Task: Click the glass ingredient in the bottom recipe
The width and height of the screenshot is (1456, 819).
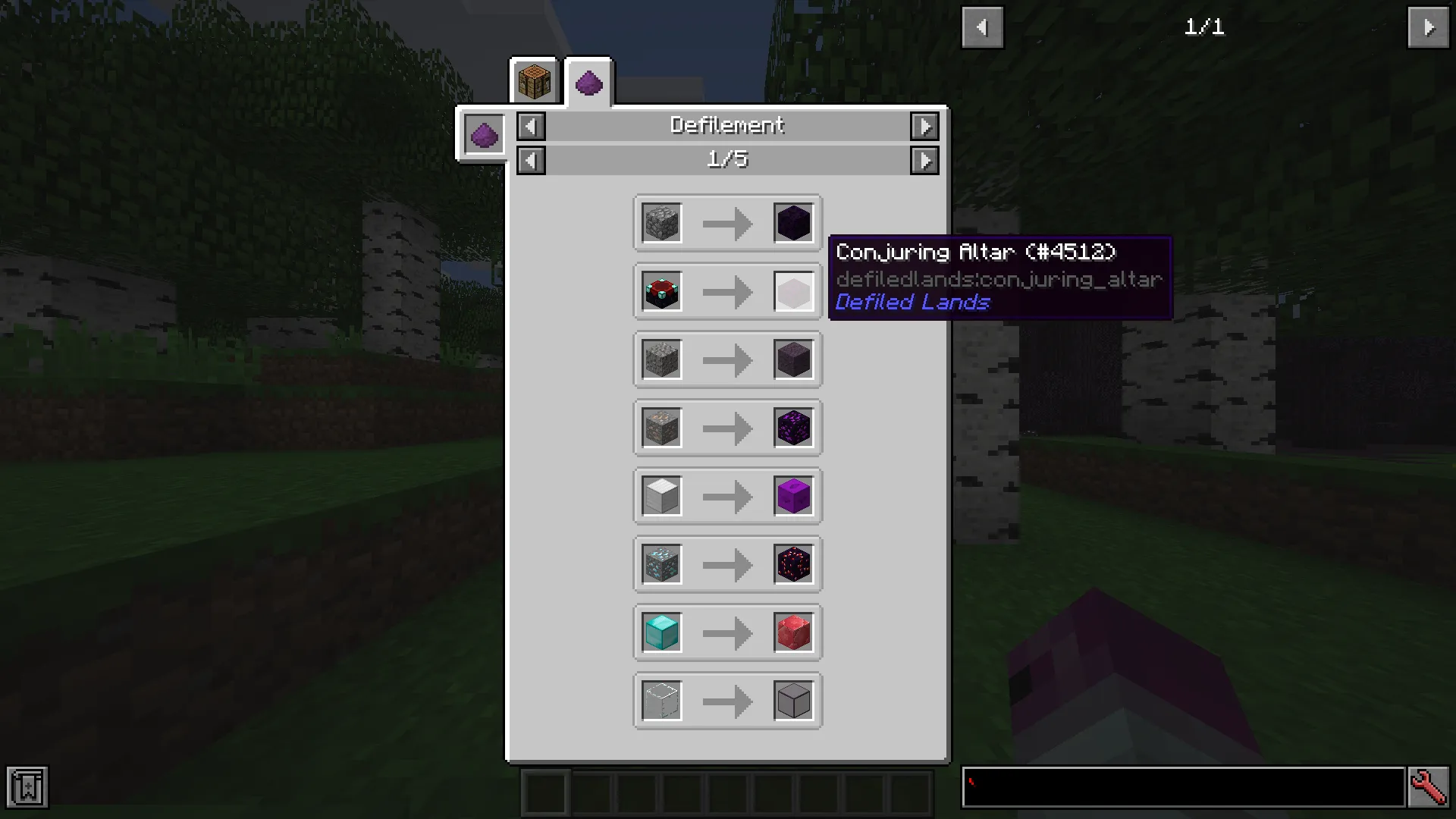Action: (x=661, y=700)
